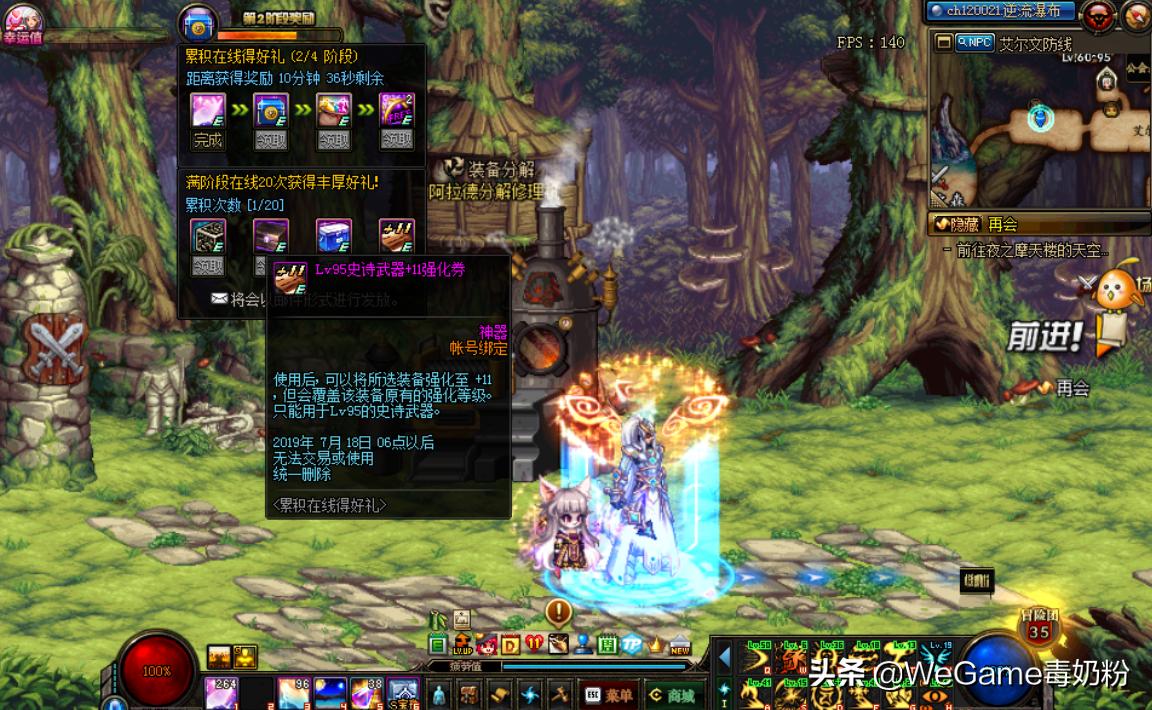Open the 商城 shop
Screen dimensions: 1152x710
click(671, 695)
